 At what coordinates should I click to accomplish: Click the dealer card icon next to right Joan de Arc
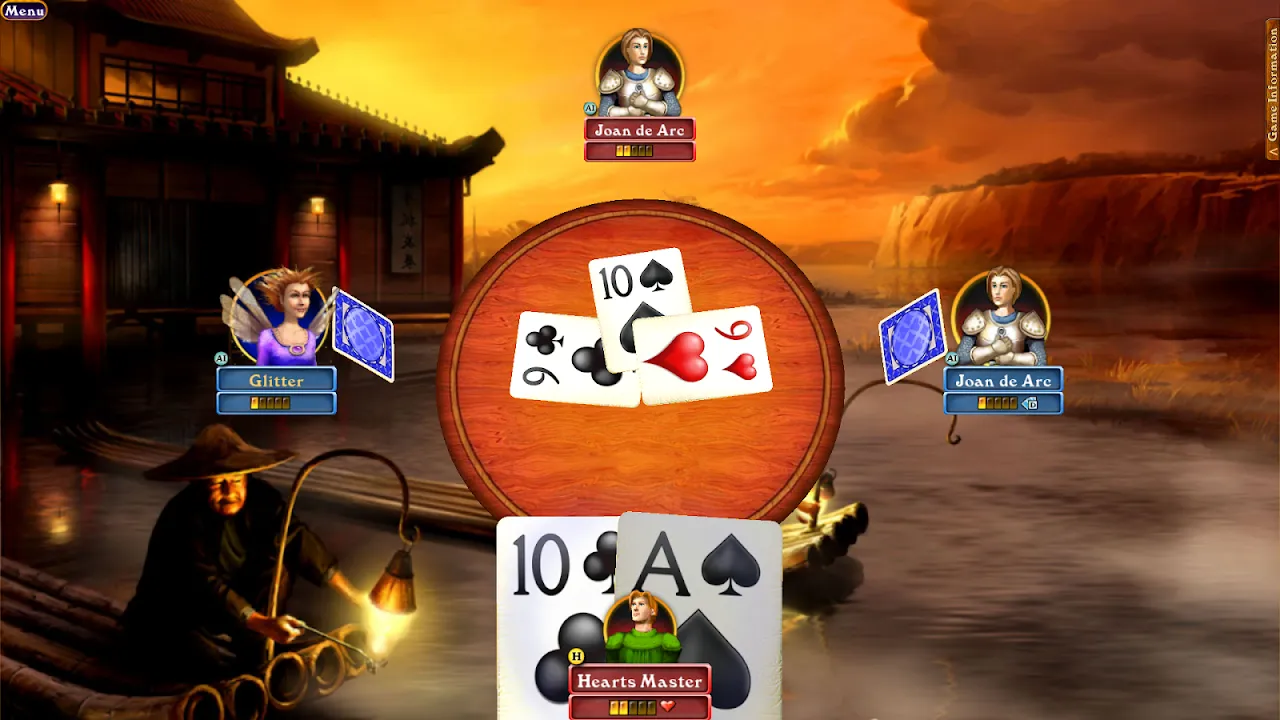coord(1031,403)
